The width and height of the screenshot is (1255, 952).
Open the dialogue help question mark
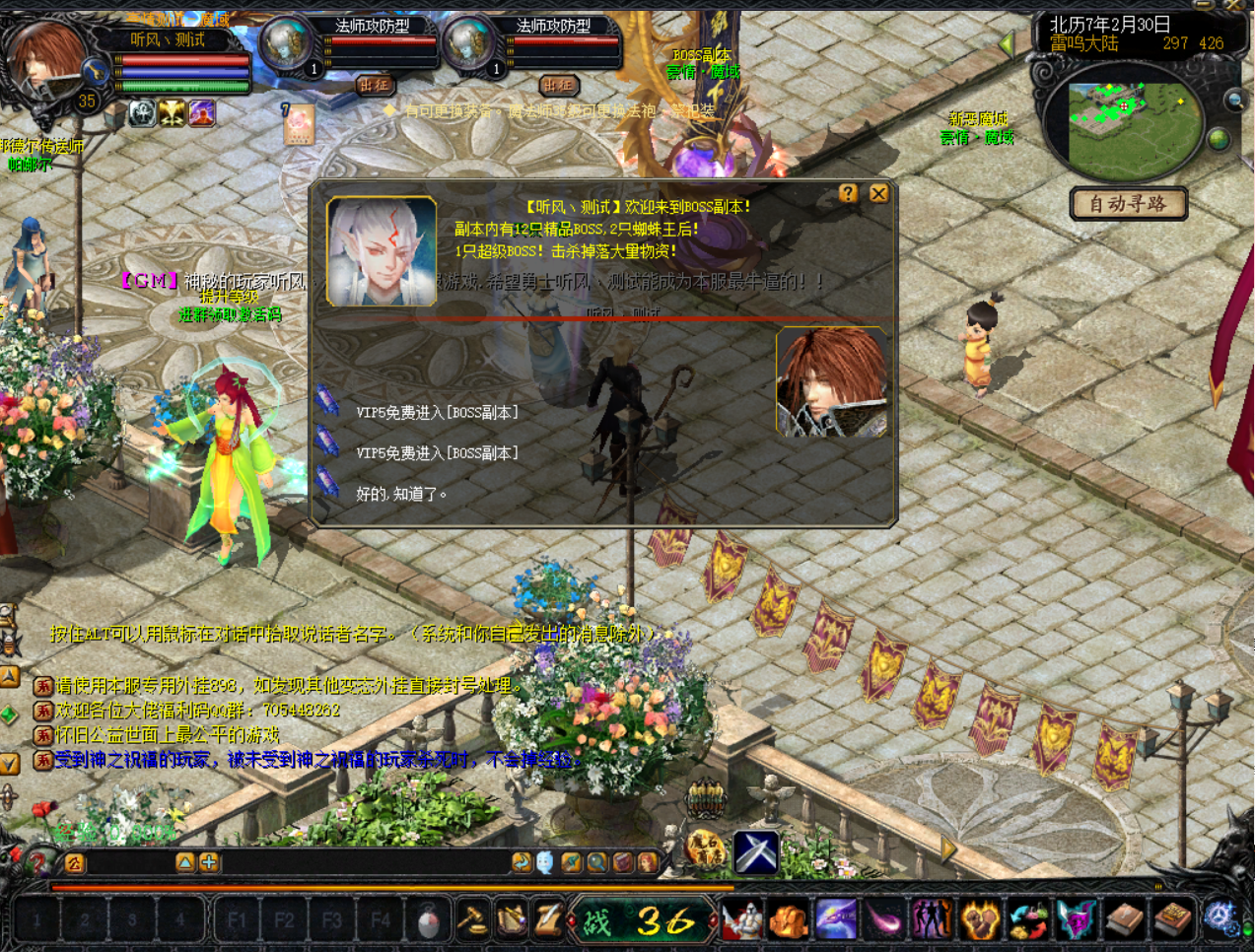click(x=848, y=194)
